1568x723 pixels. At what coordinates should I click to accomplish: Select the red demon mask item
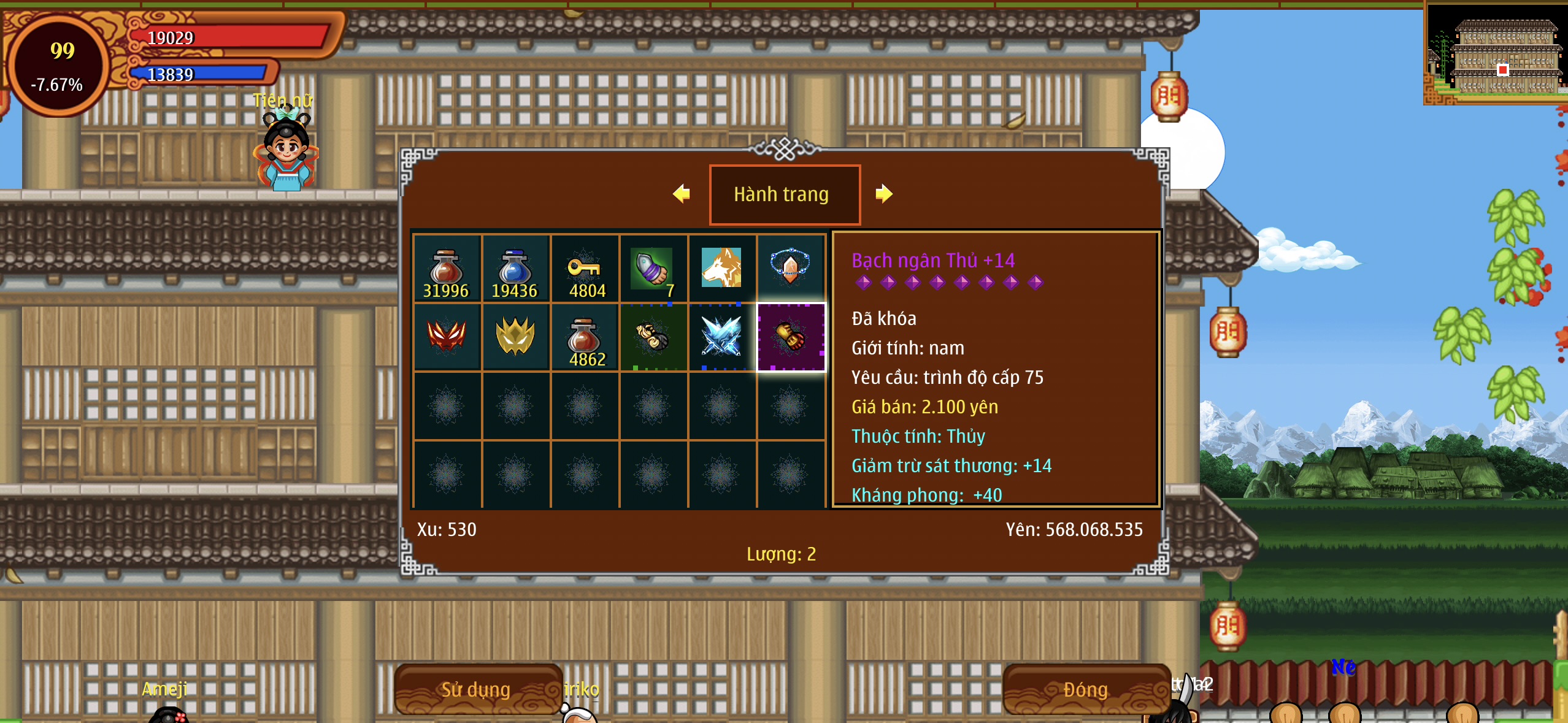pyautogui.click(x=447, y=337)
